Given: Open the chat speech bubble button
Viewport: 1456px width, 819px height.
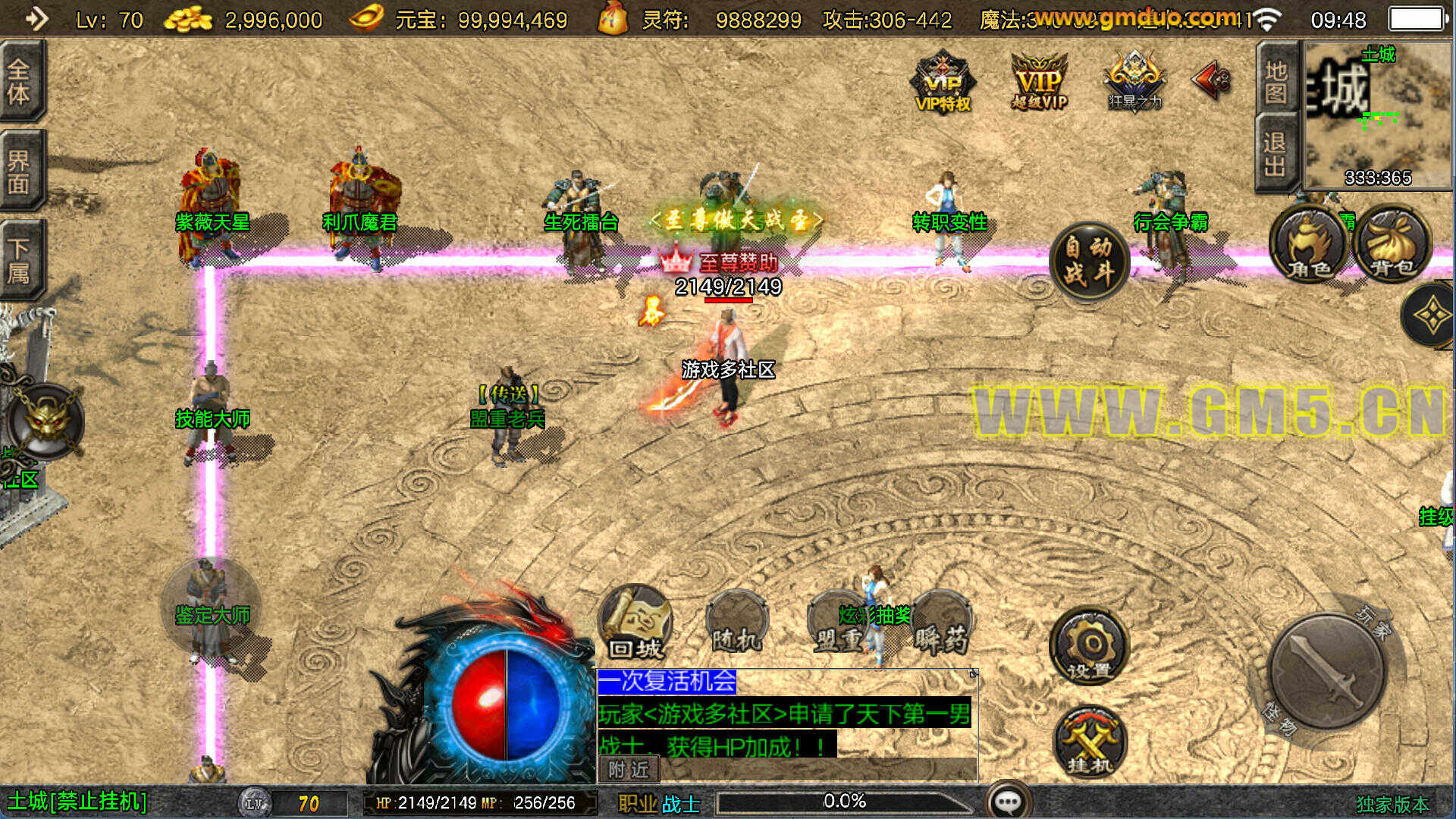Looking at the screenshot, I should click(x=1008, y=801).
